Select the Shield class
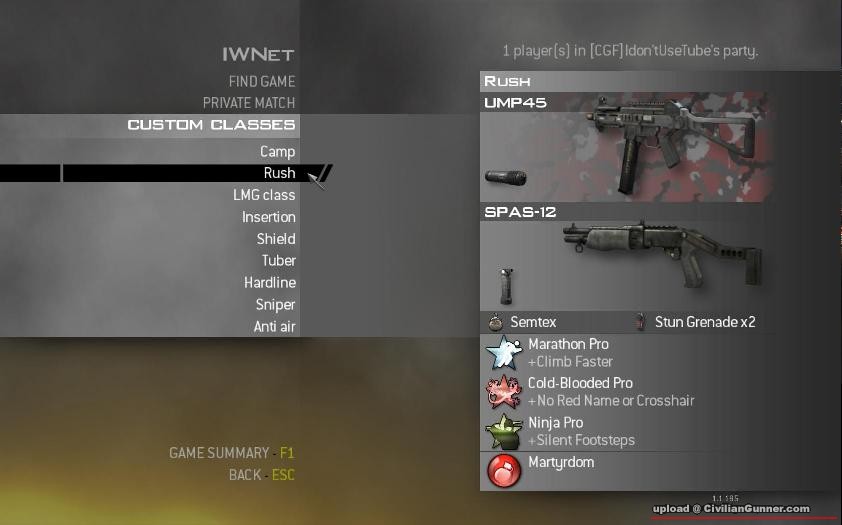The width and height of the screenshot is (842, 525). [275, 239]
